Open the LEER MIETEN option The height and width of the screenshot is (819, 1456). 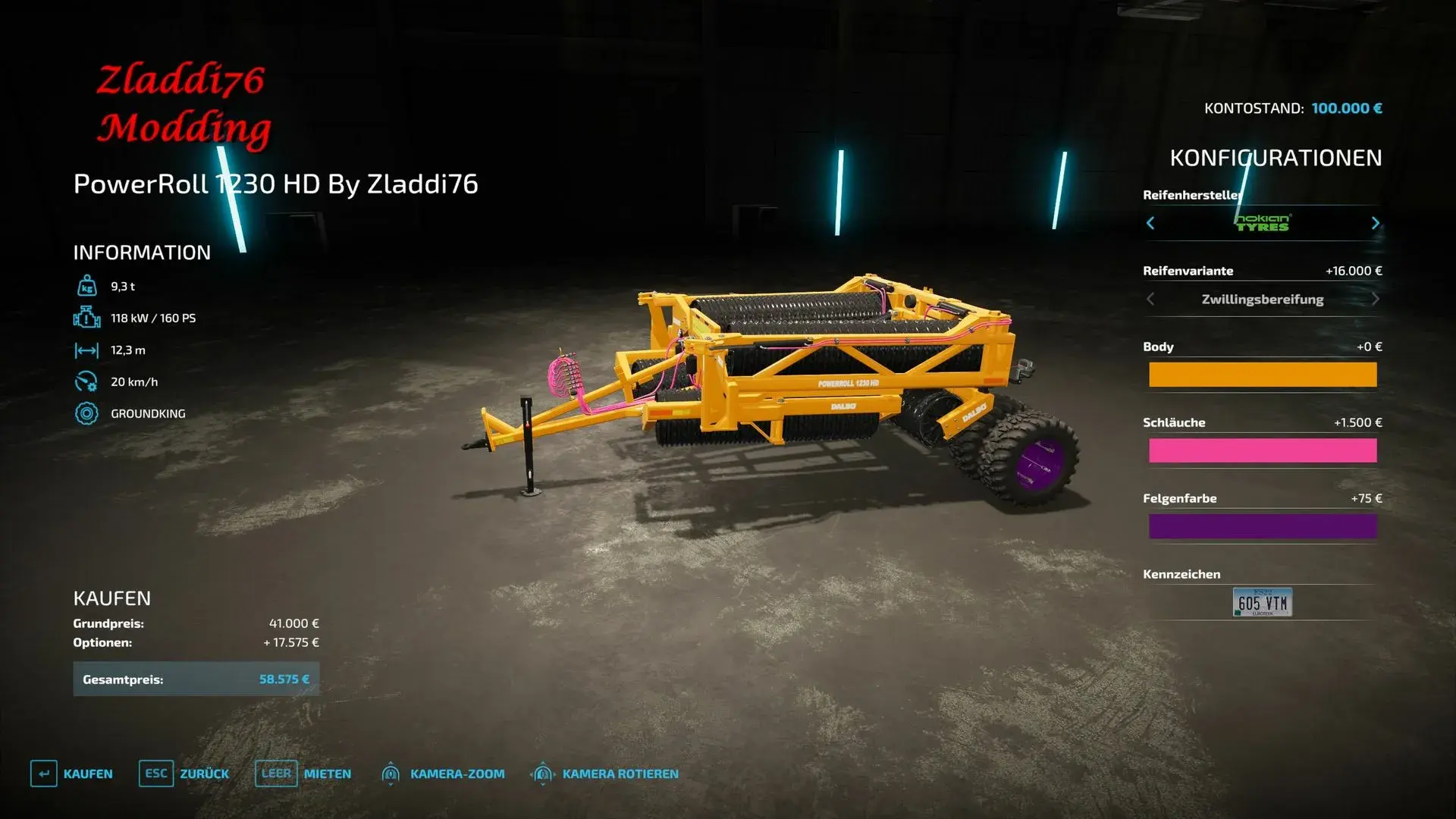(x=303, y=773)
